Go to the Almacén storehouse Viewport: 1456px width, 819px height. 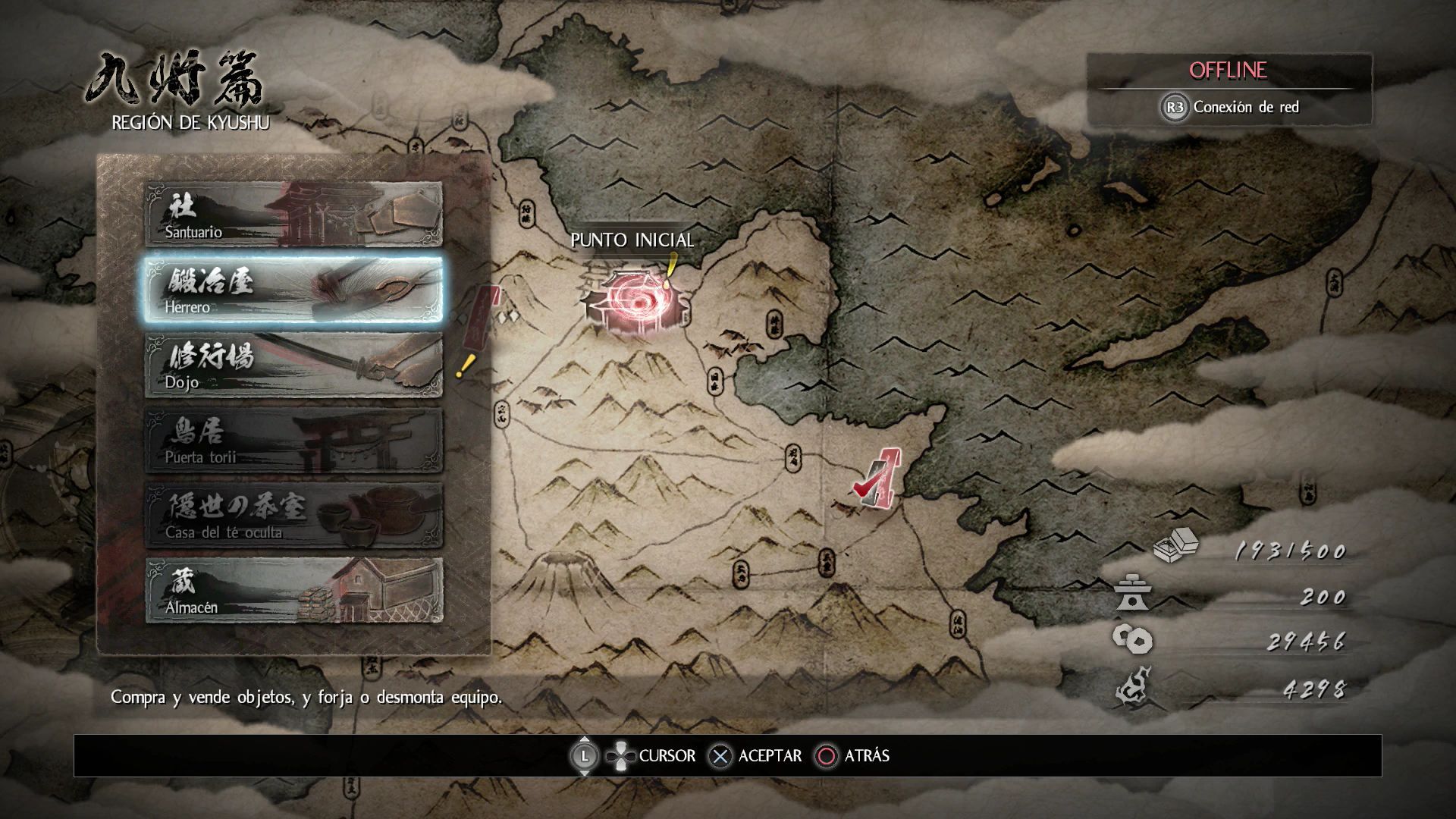pos(293,591)
